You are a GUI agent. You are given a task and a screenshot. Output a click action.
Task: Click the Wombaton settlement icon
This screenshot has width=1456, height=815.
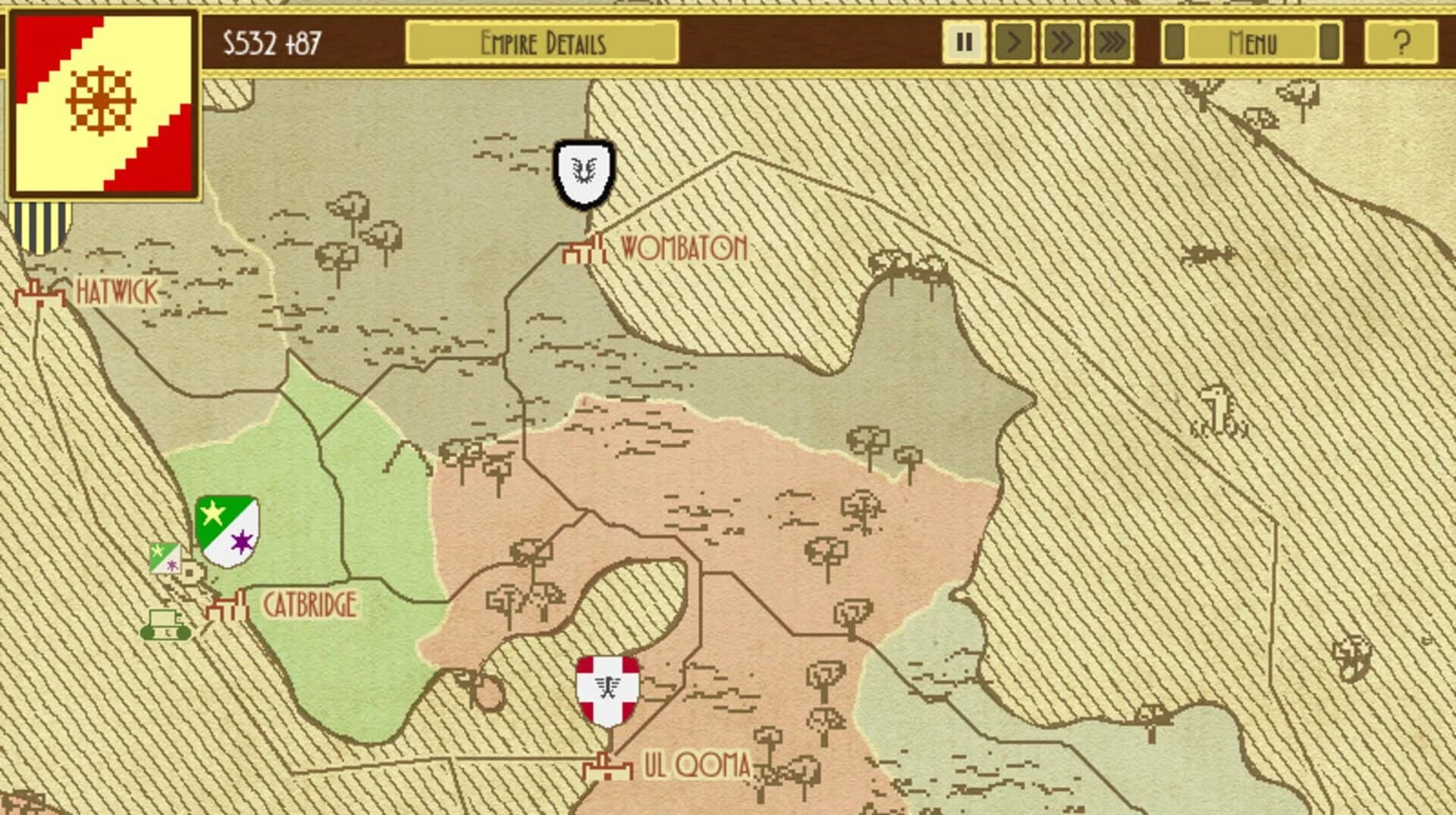click(584, 246)
